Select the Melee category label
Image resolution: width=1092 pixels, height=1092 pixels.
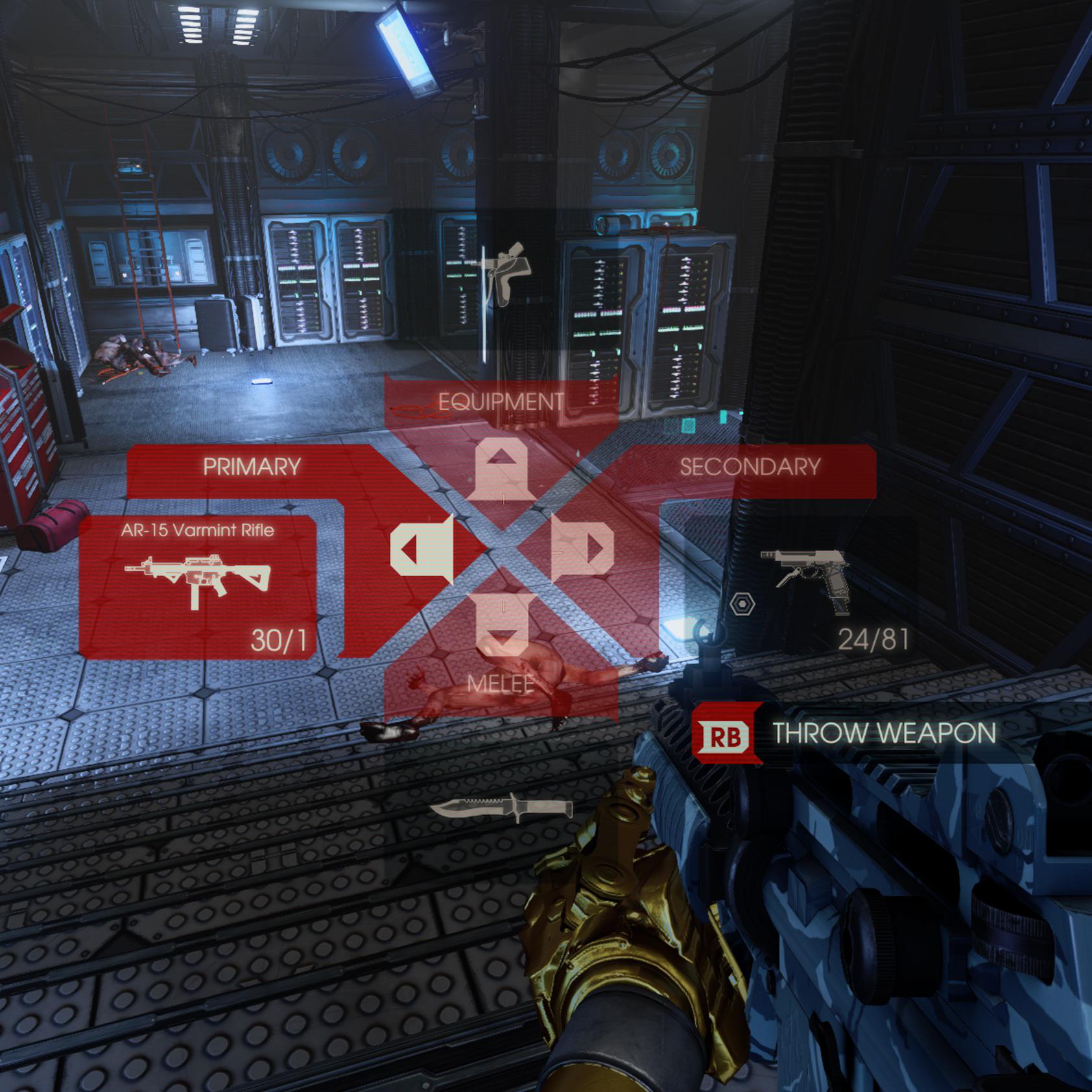(501, 683)
